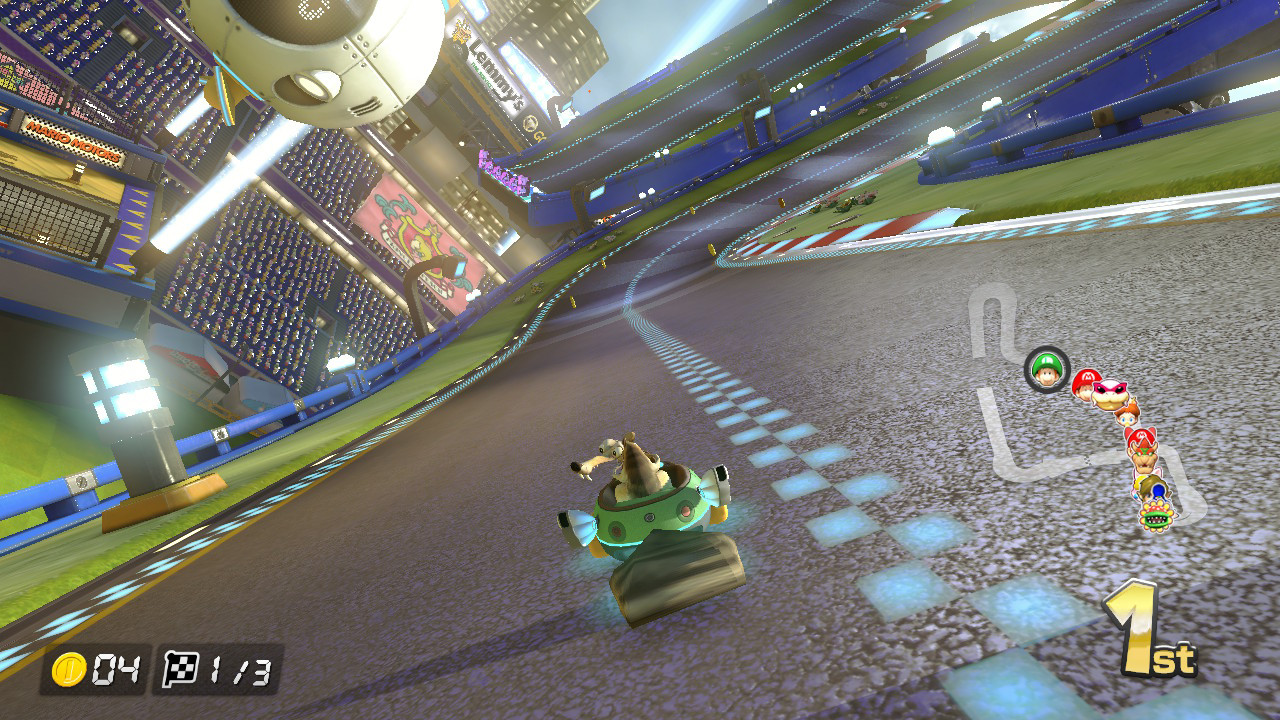Select the flower racer icon at the minimap bottom
This screenshot has width=1280, height=720.
pos(1157,516)
